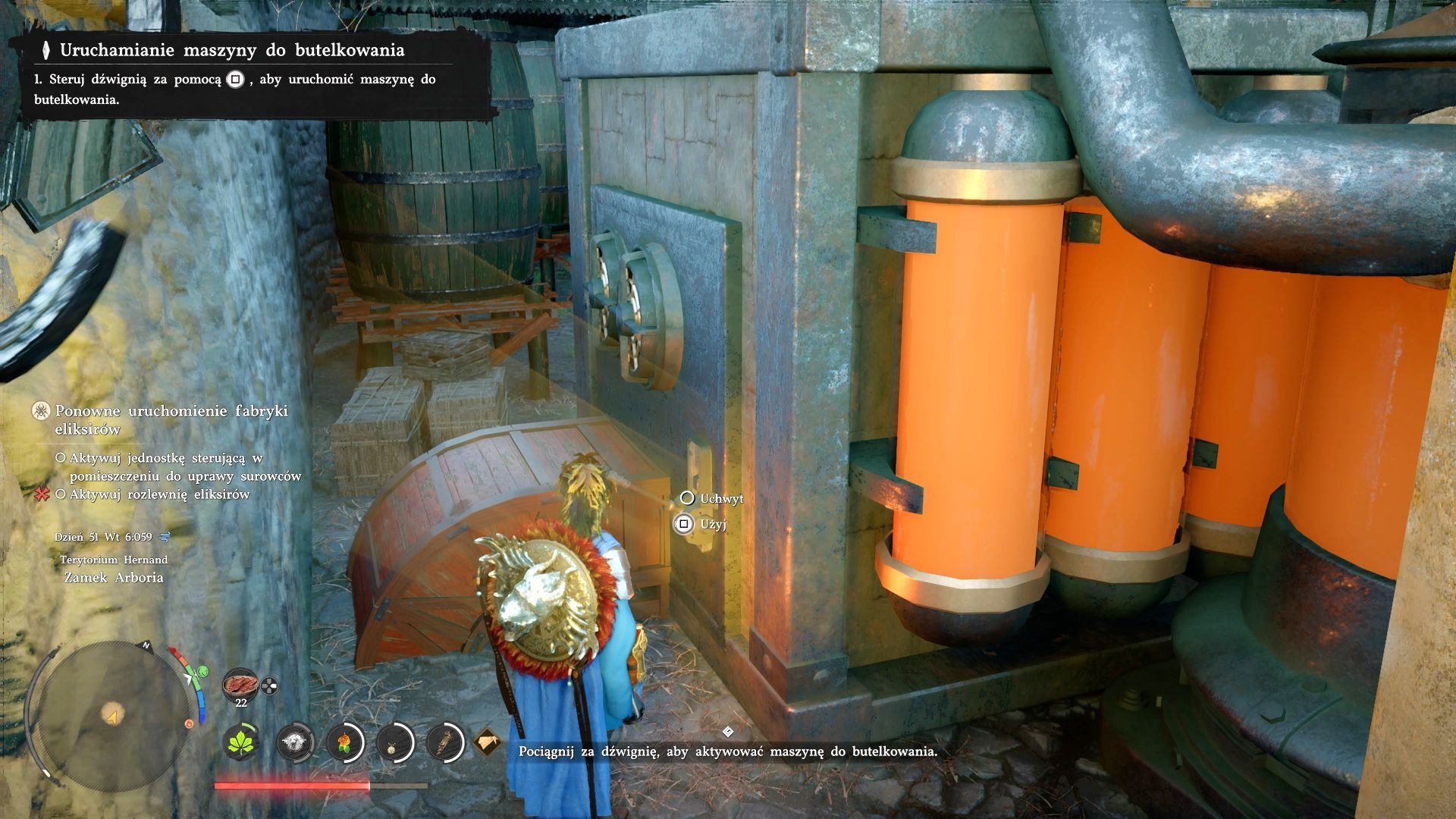Open the circular minimap
Screen dimensions: 1456x819
click(112, 715)
